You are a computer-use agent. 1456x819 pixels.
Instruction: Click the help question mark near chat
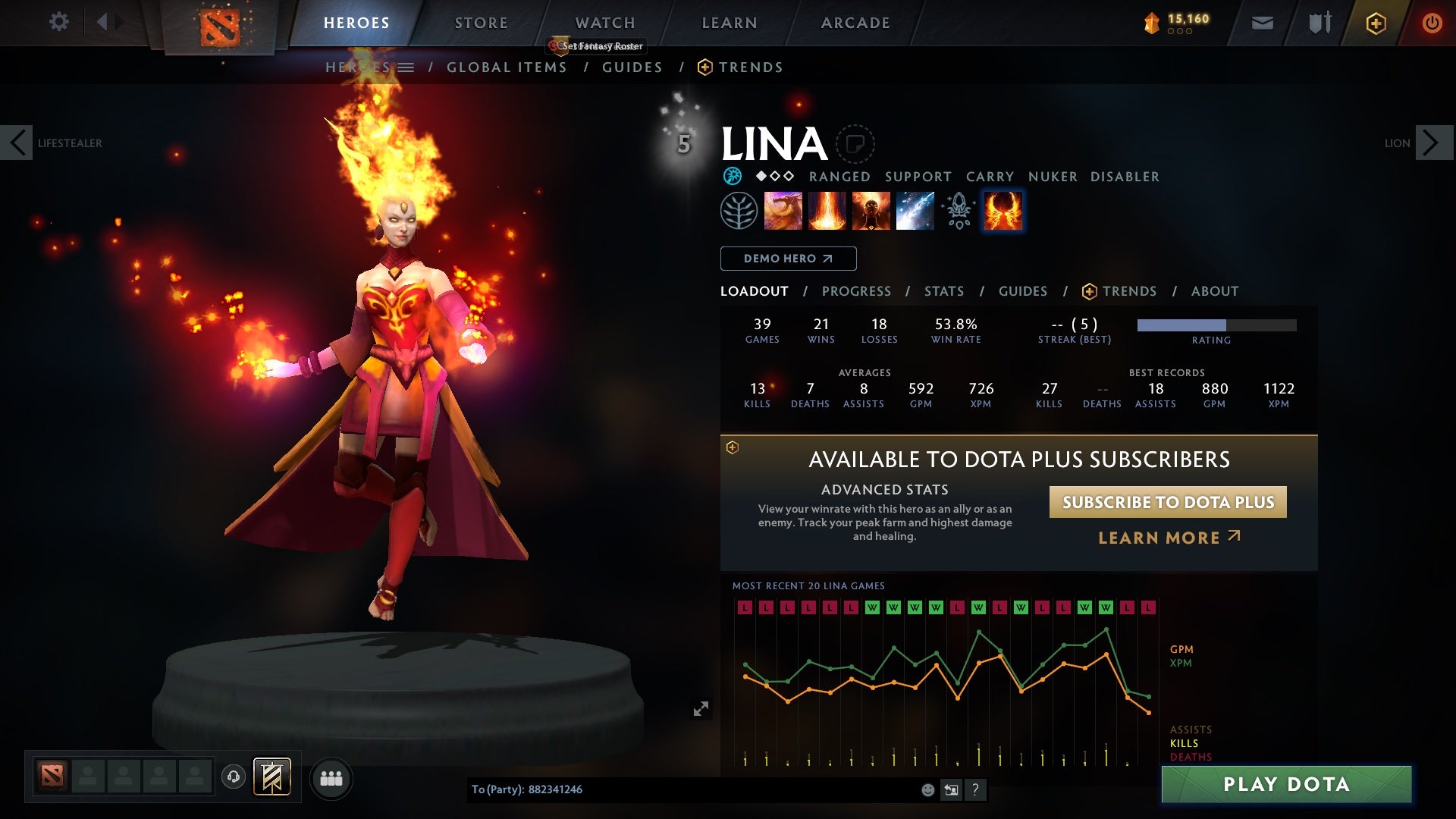(x=976, y=789)
